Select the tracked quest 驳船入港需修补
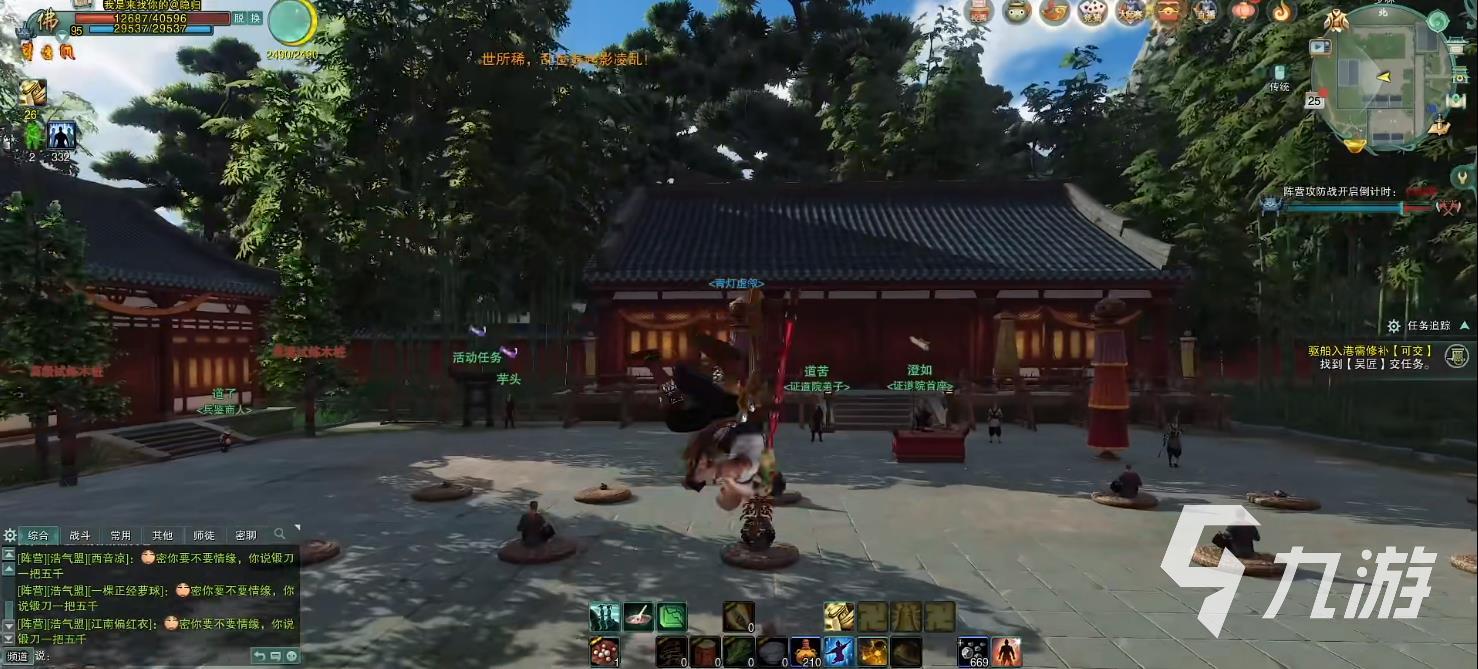Image resolution: width=1478 pixels, height=669 pixels. pos(1370,351)
